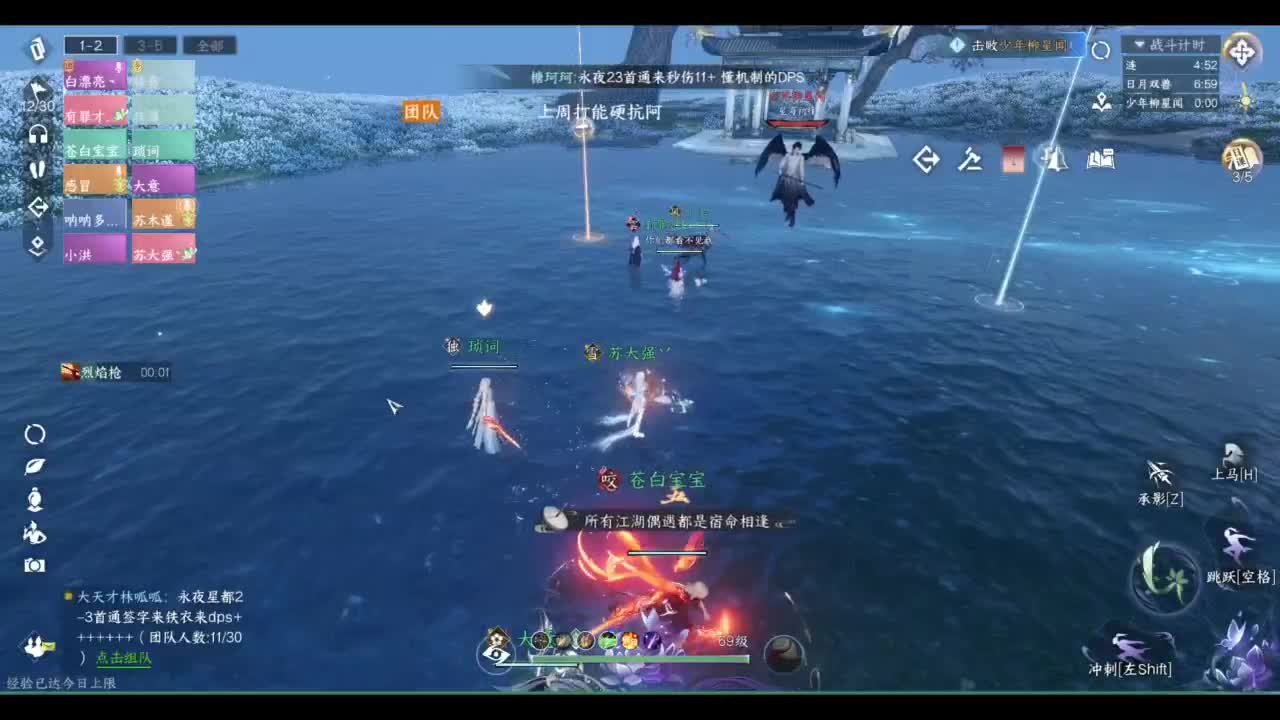Expand the diamond icon below the team list
This screenshot has height=720, width=1280.
pos(37,243)
